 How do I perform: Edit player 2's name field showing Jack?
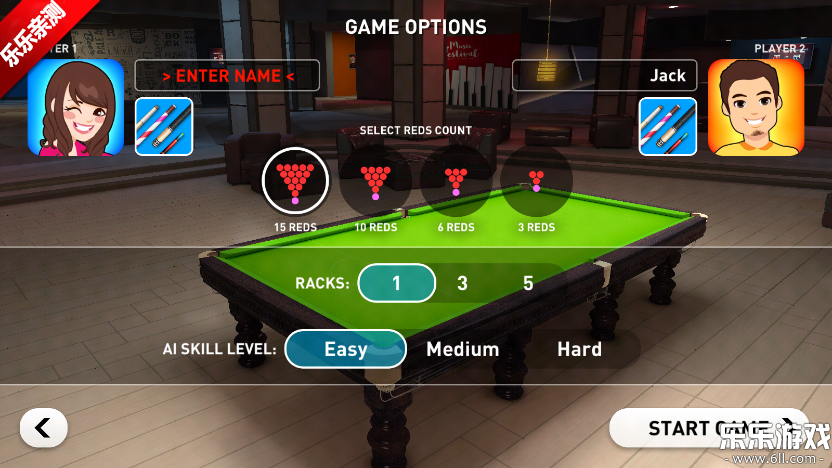tap(604, 76)
